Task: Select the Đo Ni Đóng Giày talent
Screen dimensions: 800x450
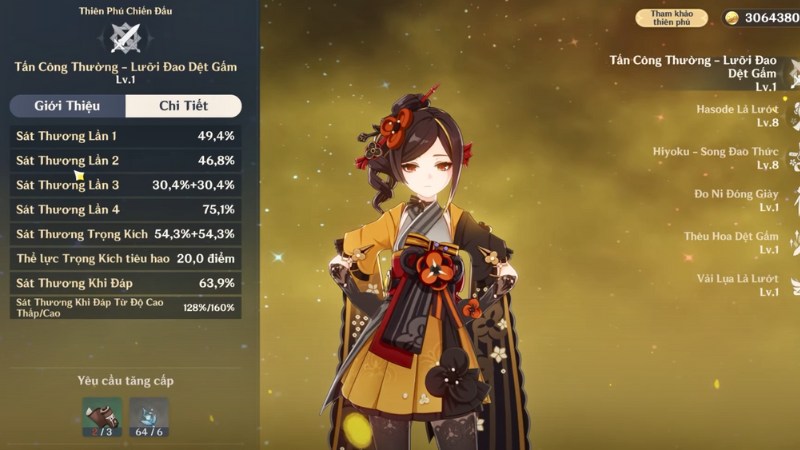Action: [736, 200]
